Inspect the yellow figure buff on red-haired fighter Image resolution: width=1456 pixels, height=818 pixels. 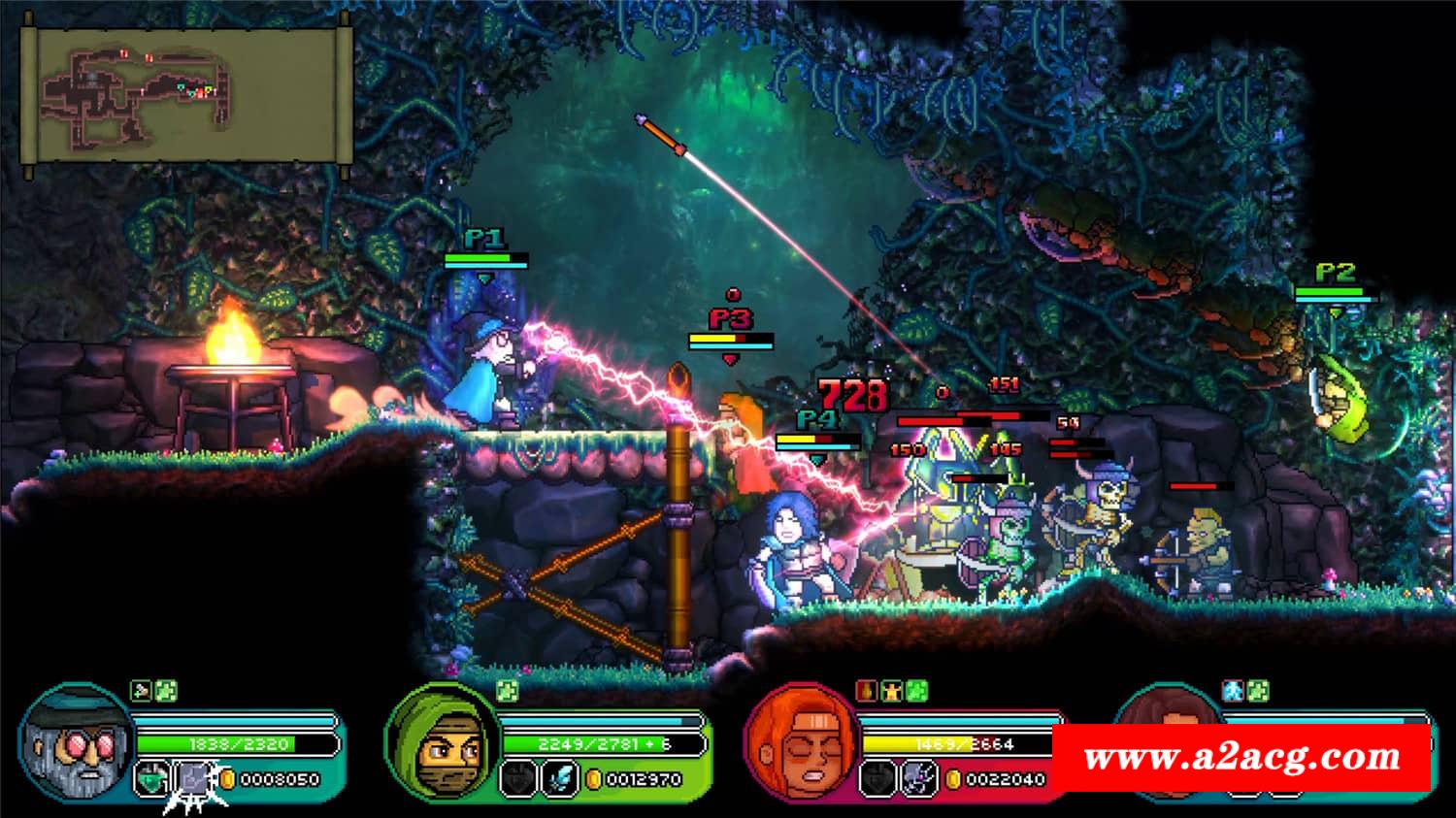pyautogui.click(x=891, y=691)
